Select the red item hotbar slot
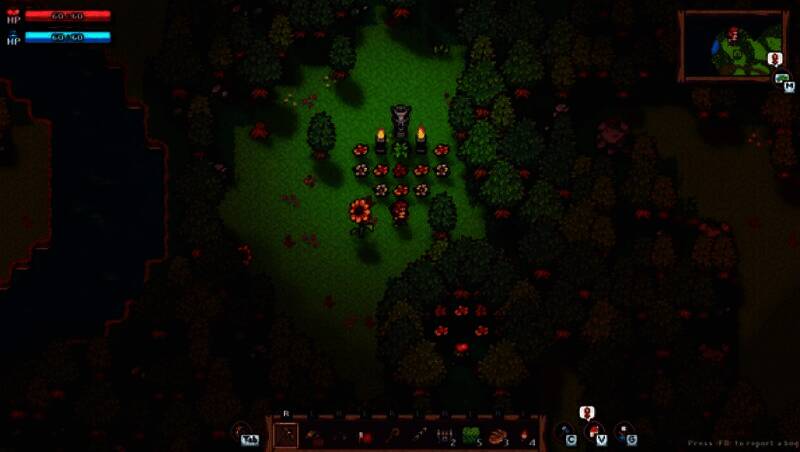Image resolution: width=800 pixels, height=452 pixels. (x=365, y=436)
